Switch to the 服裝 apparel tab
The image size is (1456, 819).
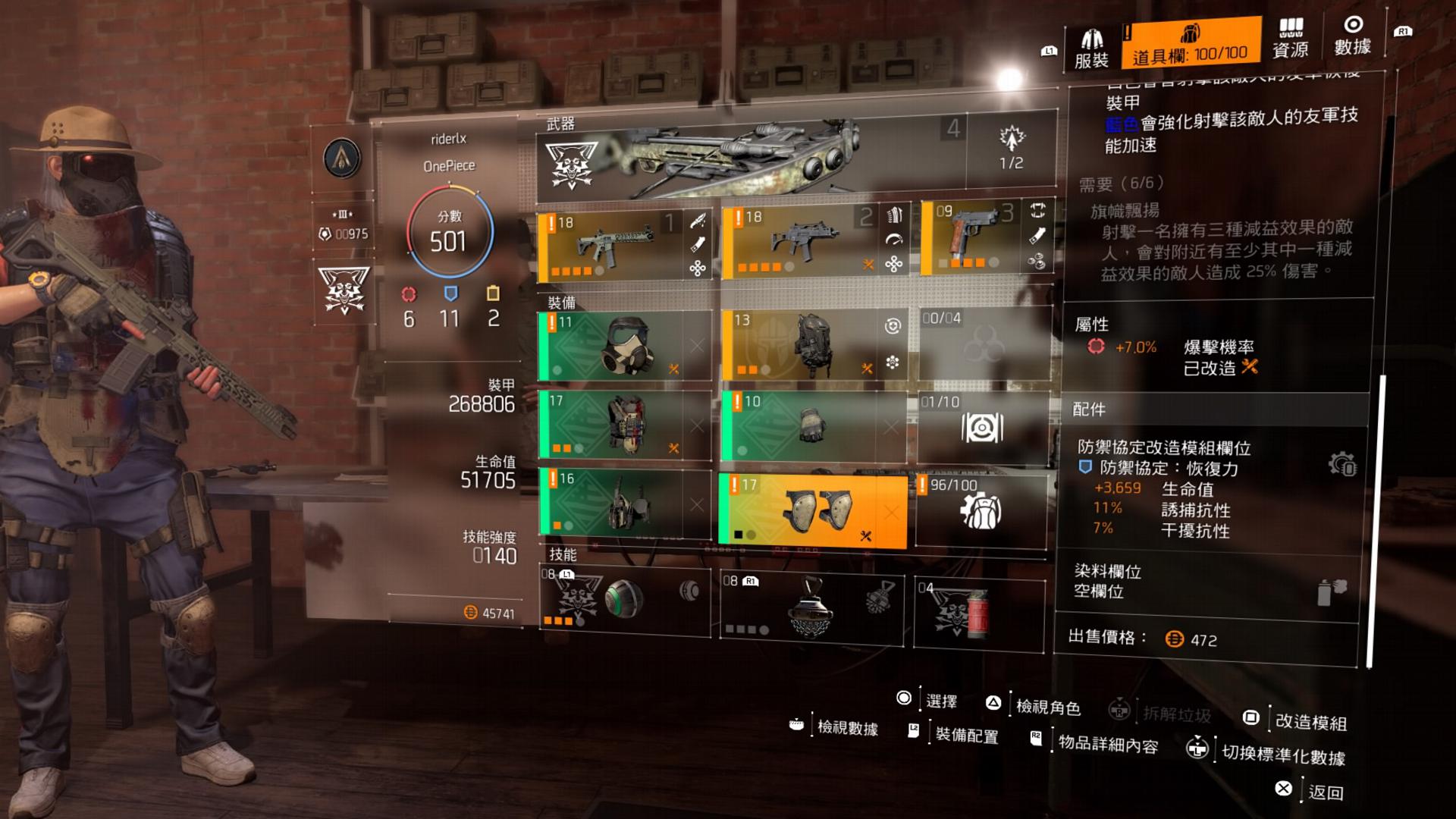coord(1091,47)
